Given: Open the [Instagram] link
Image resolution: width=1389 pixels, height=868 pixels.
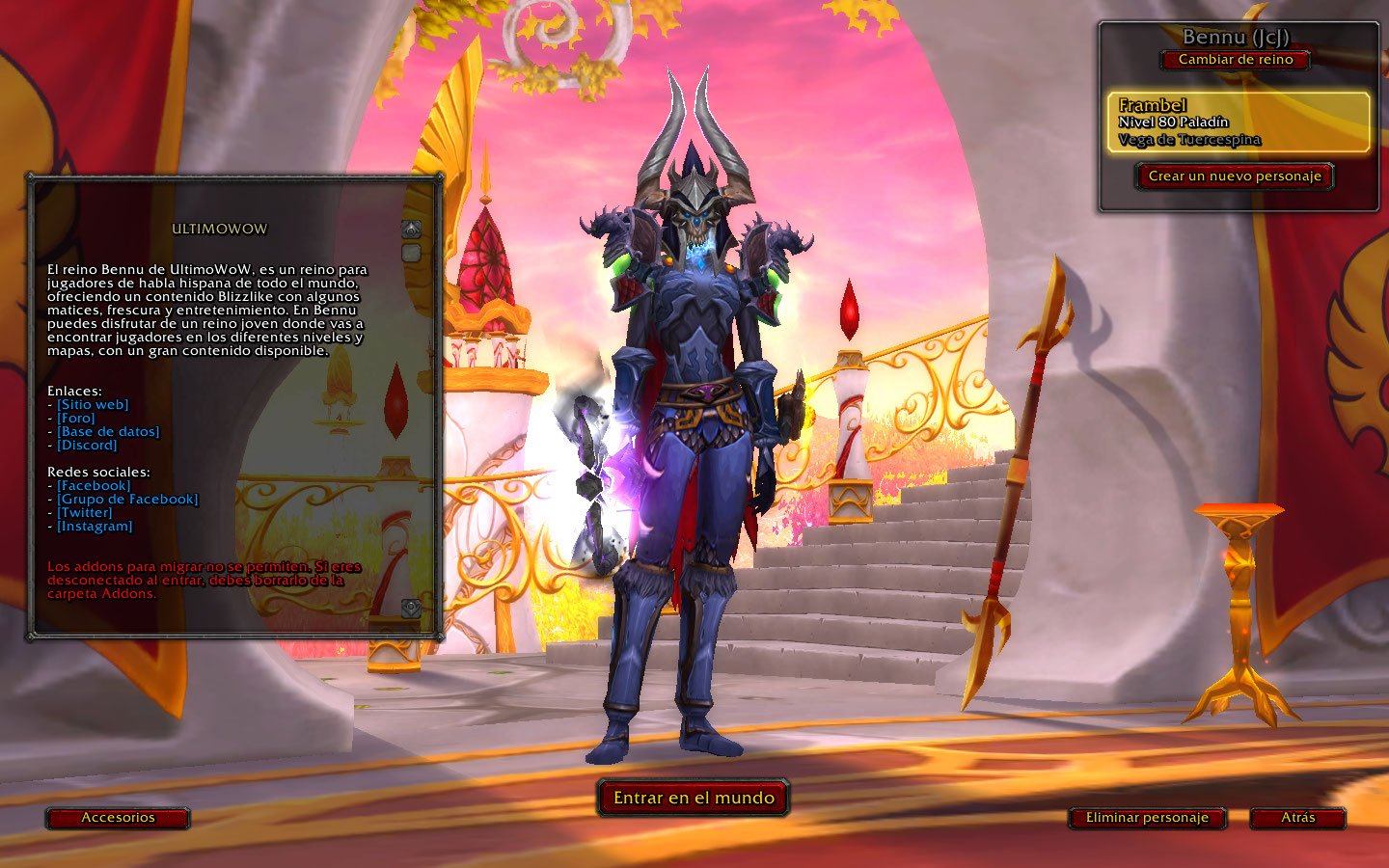Looking at the screenshot, I should click(x=95, y=527).
